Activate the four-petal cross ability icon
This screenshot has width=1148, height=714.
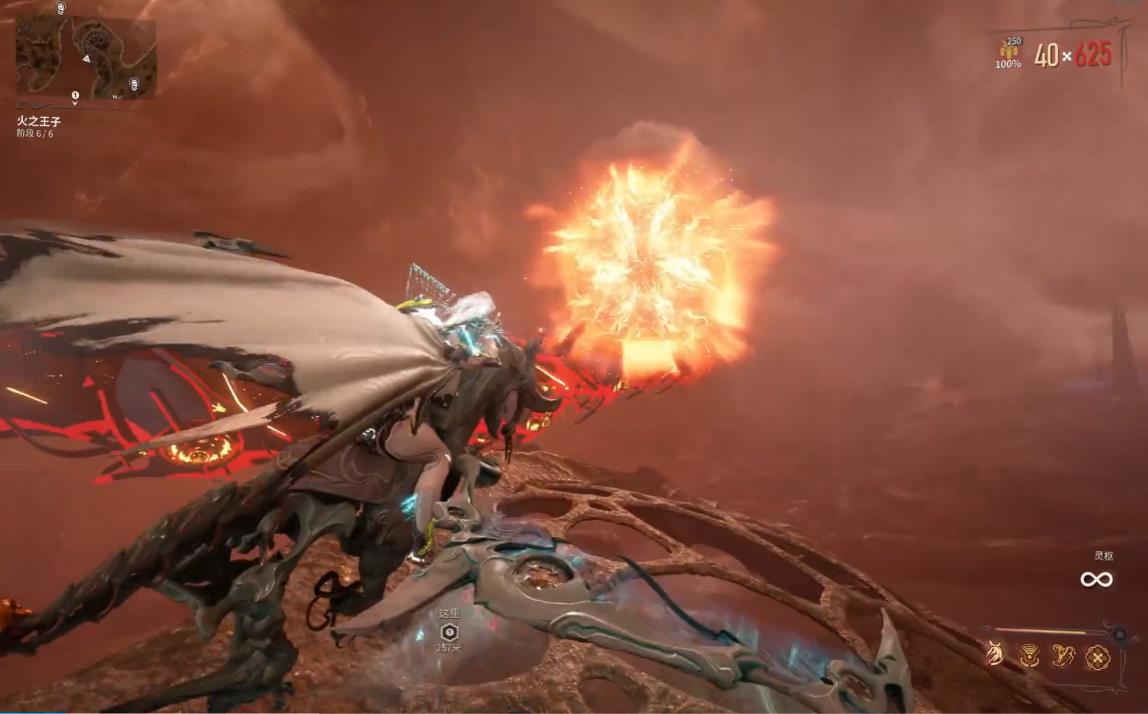[1097, 657]
